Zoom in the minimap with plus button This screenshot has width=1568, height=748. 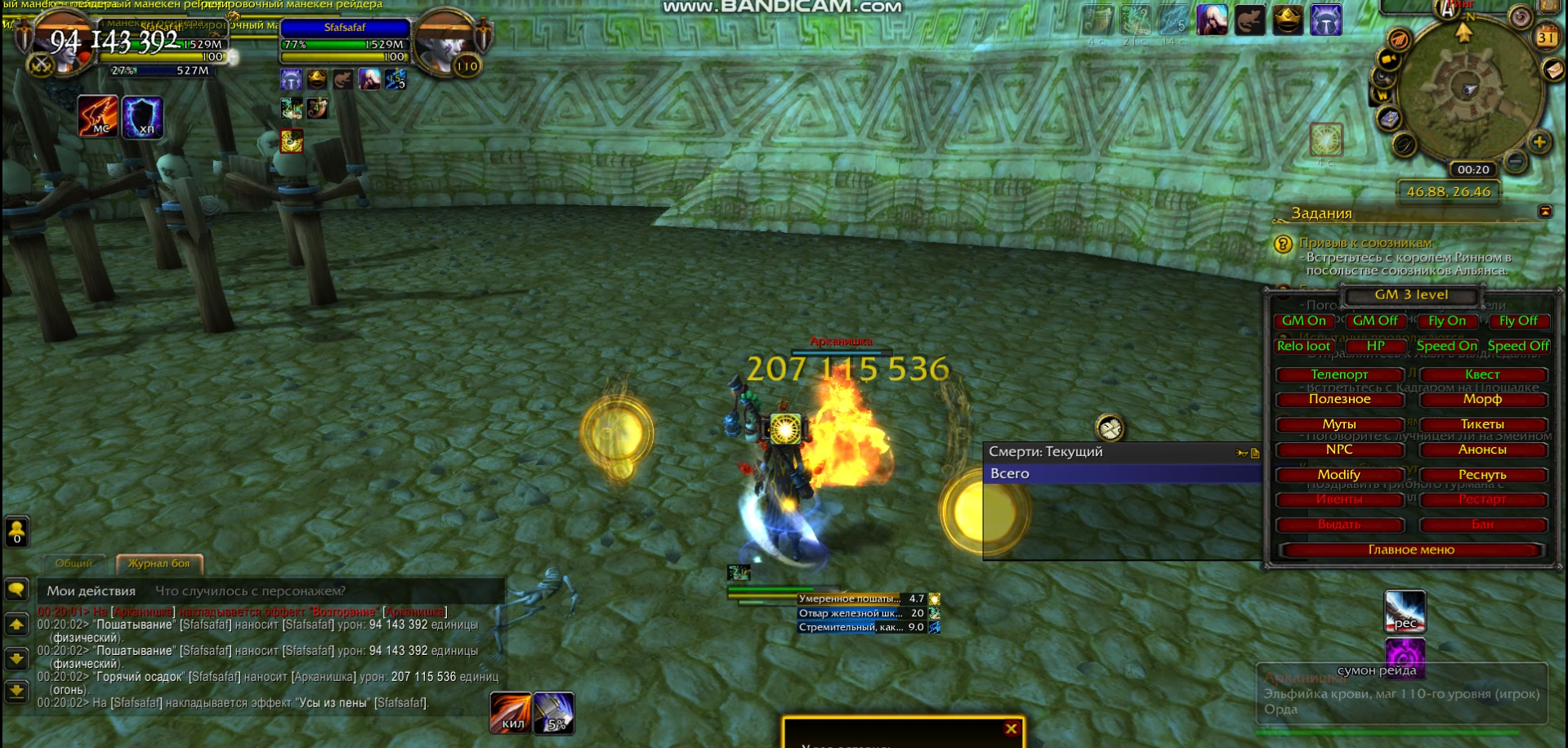point(1539,142)
